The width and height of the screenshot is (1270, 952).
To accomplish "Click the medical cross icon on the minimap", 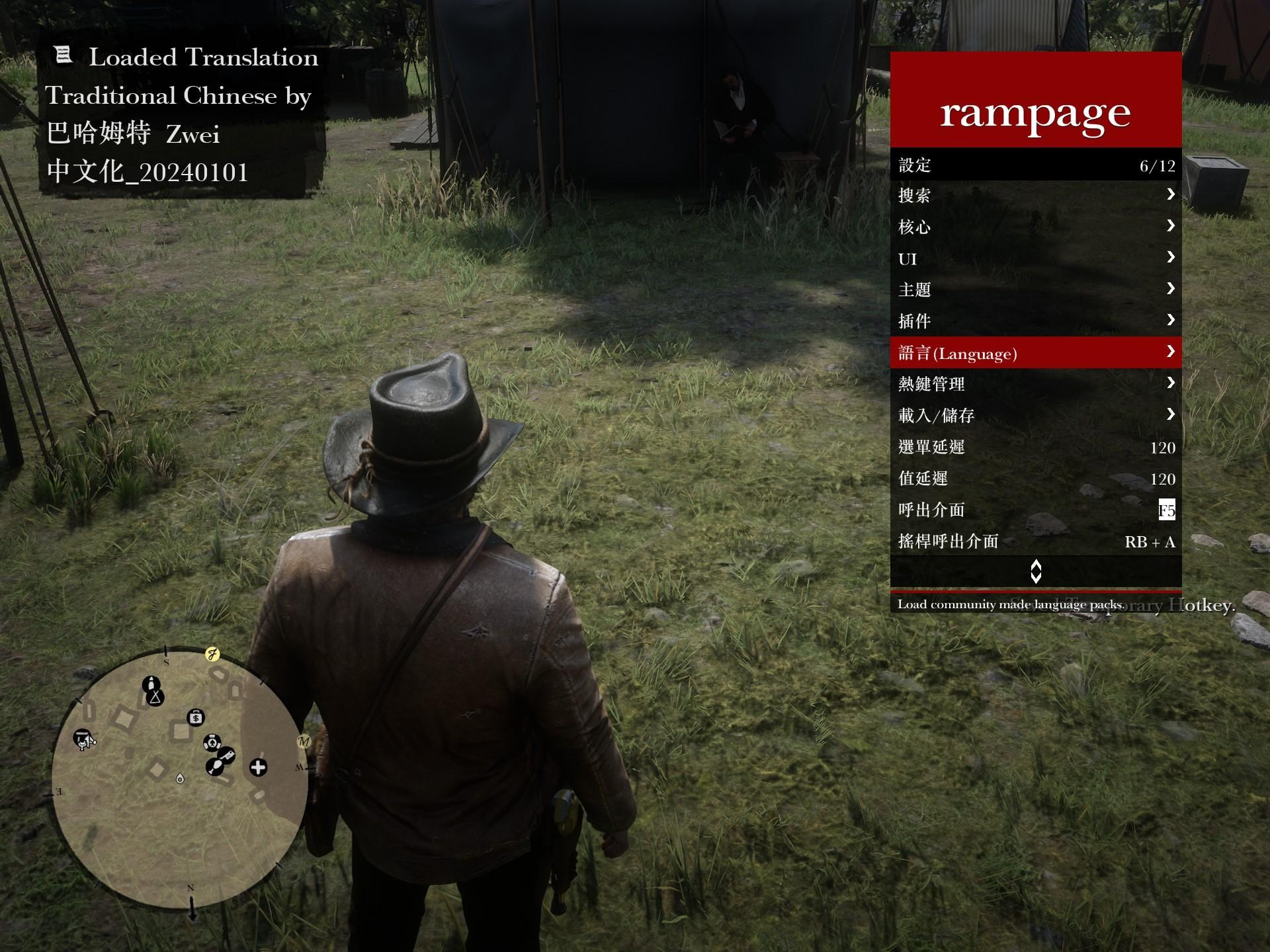I will (258, 767).
